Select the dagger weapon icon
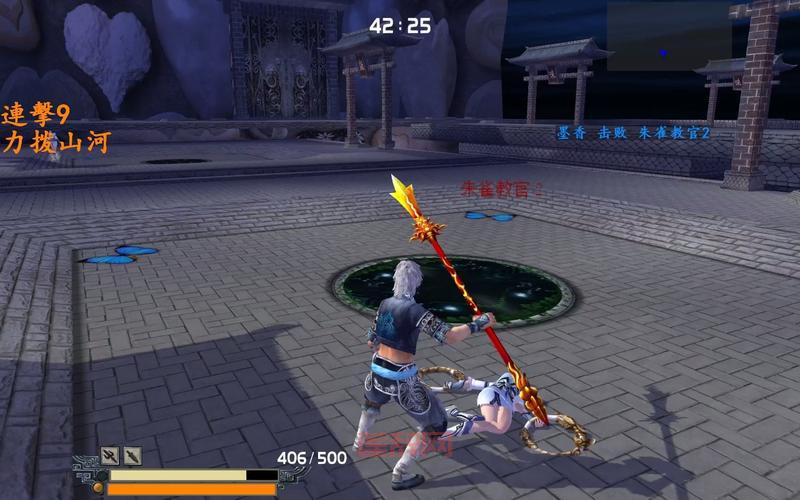Viewport: 800px width, 500px height. 132,456
